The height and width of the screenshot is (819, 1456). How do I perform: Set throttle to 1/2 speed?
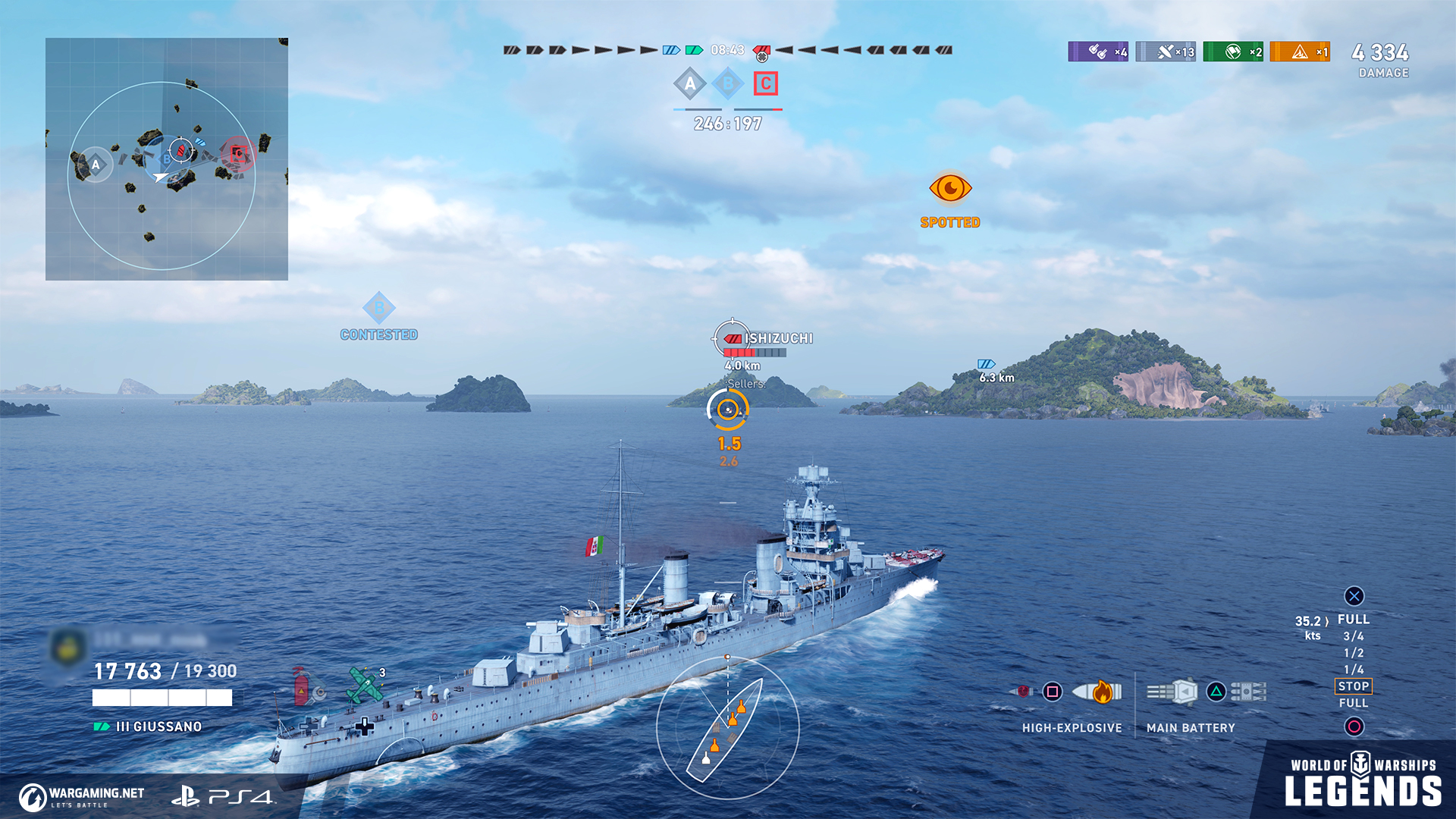tap(1354, 653)
